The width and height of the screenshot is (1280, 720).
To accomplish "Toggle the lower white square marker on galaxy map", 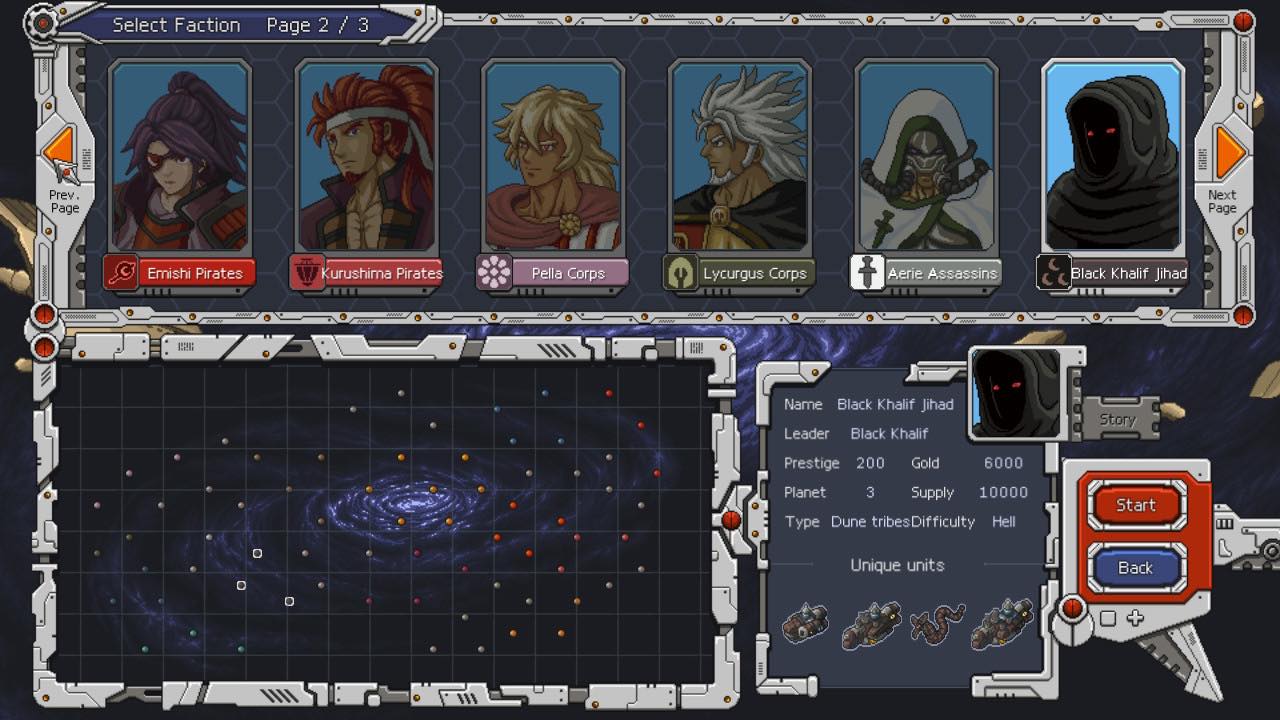I will pyautogui.click(x=291, y=601).
